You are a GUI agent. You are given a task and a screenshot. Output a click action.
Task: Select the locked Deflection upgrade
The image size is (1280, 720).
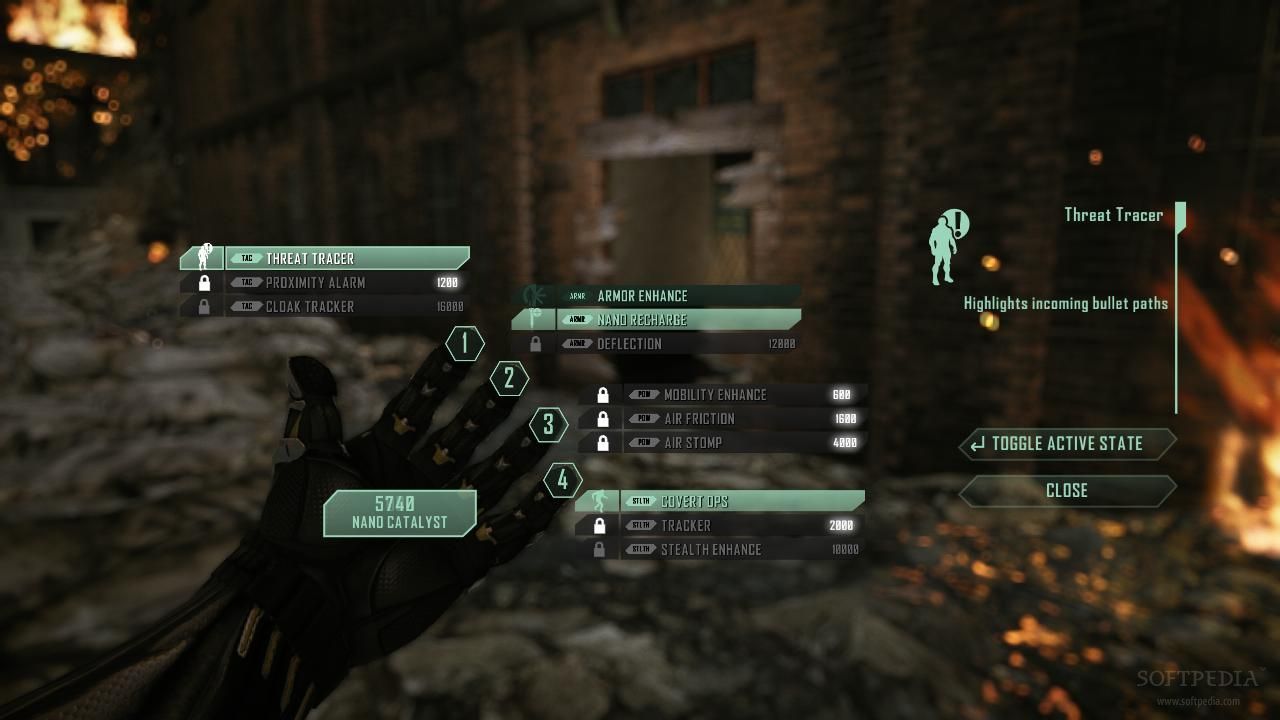(x=658, y=344)
